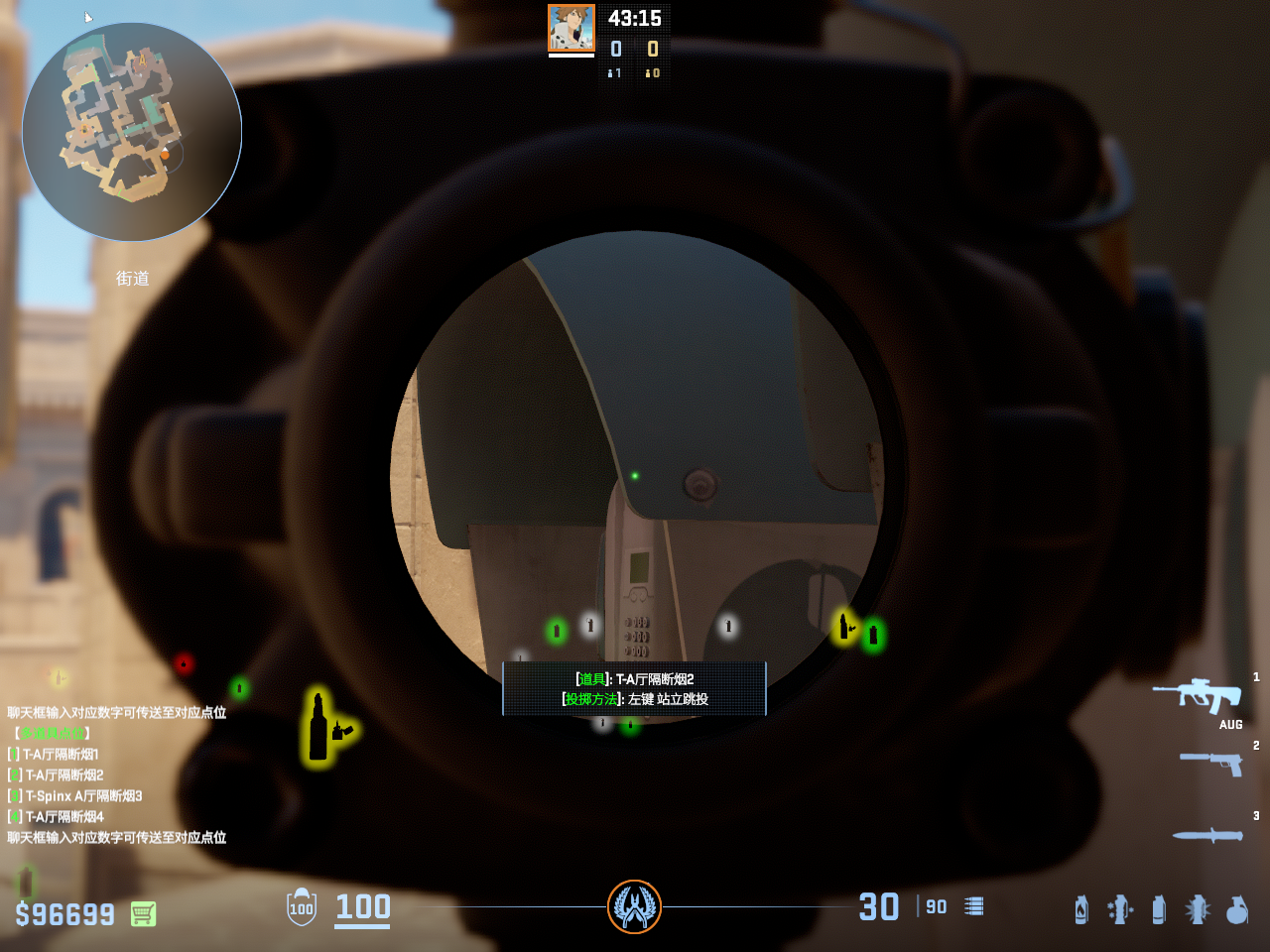Click the circular radar minimap

132,132
